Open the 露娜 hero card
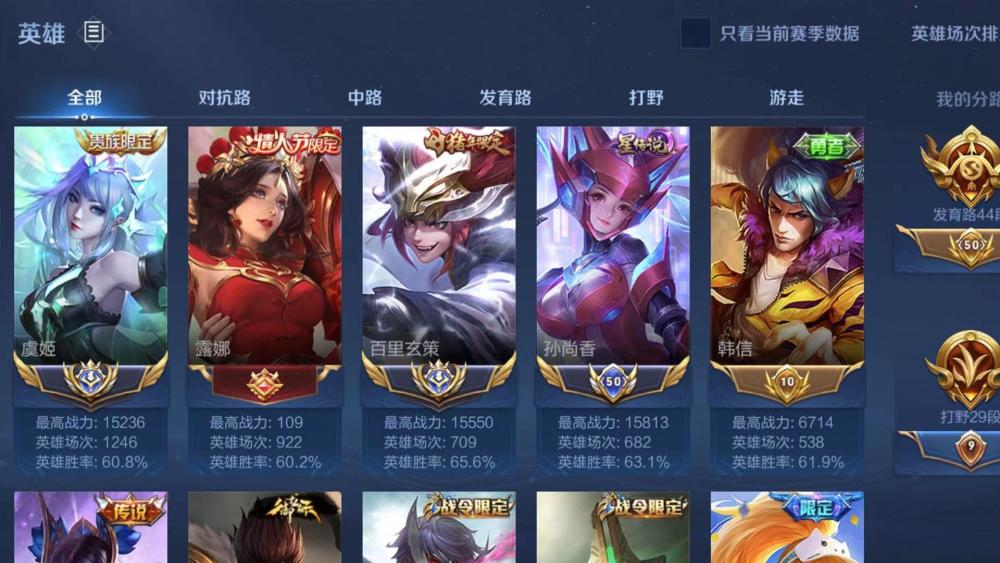This screenshot has height=563, width=1000. coord(264,250)
